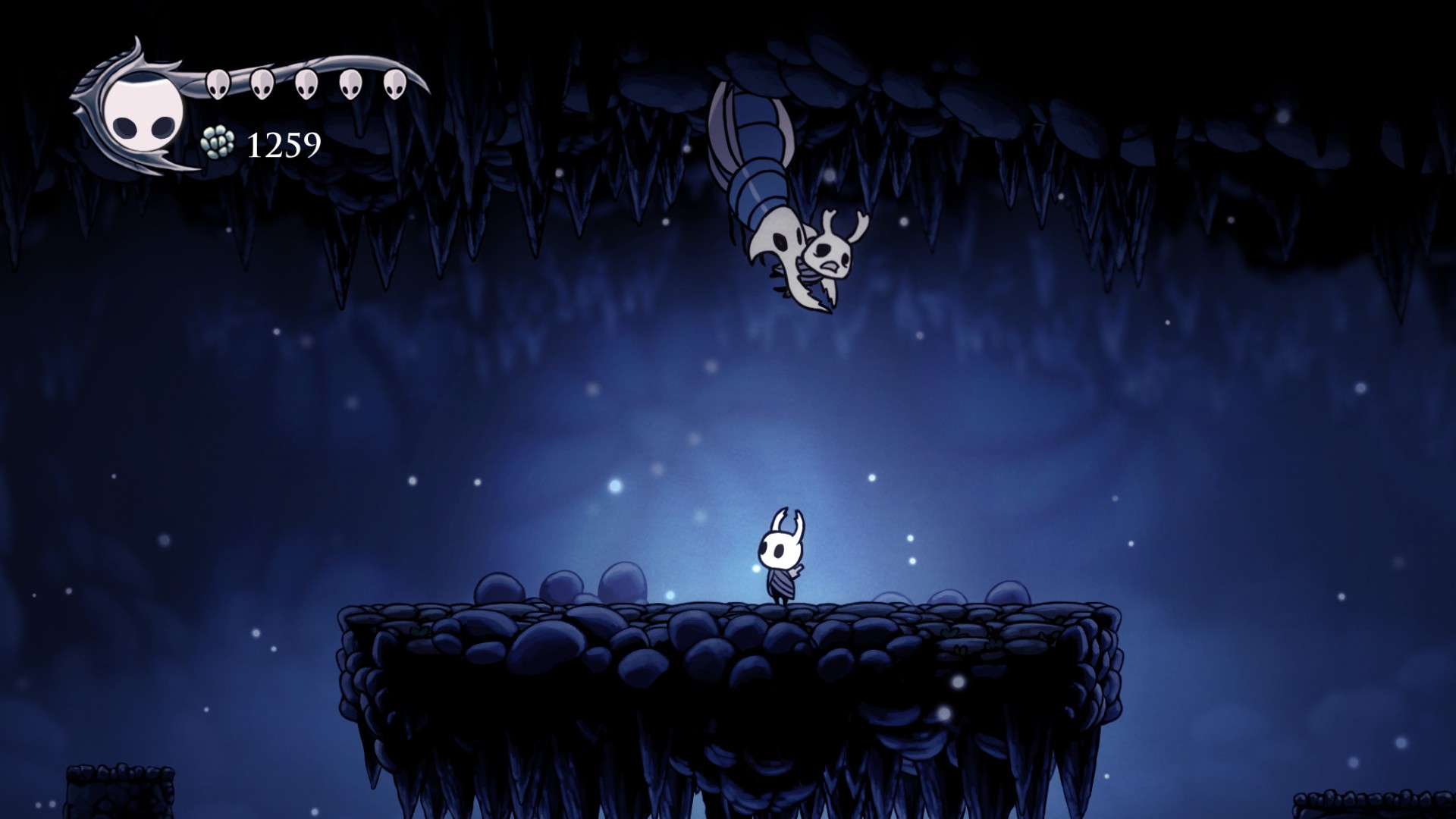Viewport: 1456px width, 819px height.
Task: Select the fourth health mask icon
Action: tap(350, 83)
